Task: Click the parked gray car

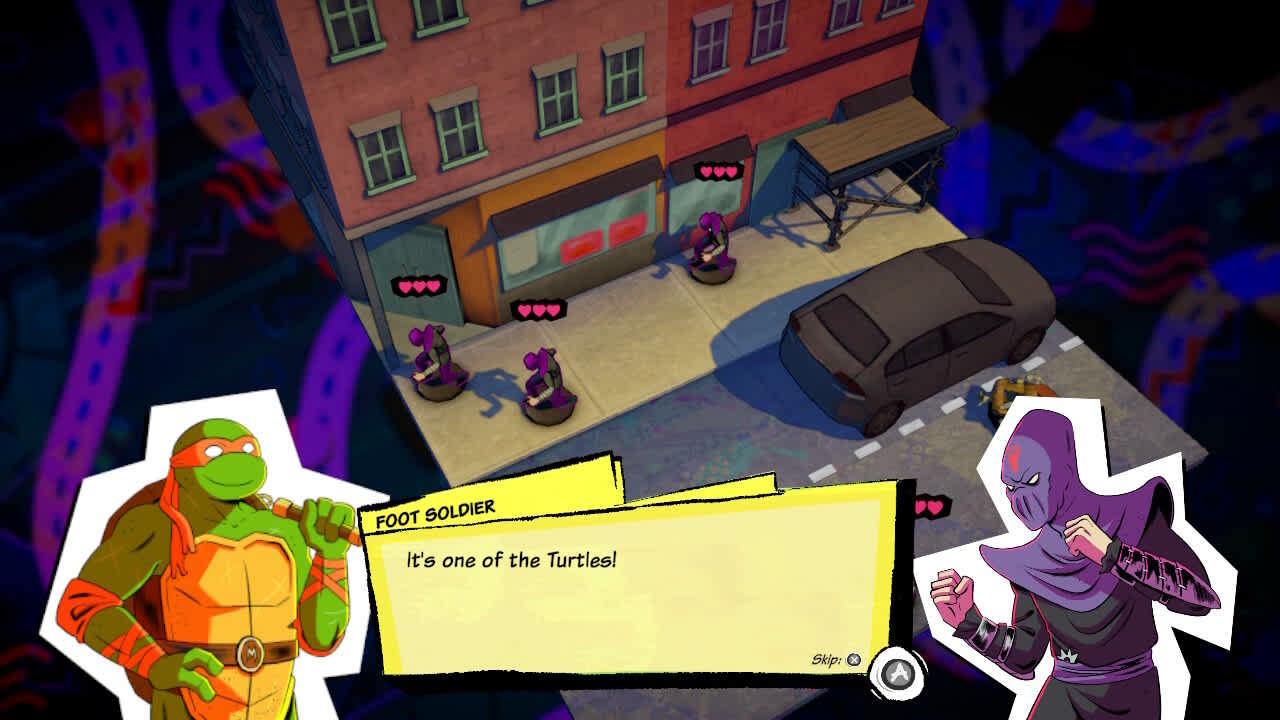Action: (x=900, y=330)
